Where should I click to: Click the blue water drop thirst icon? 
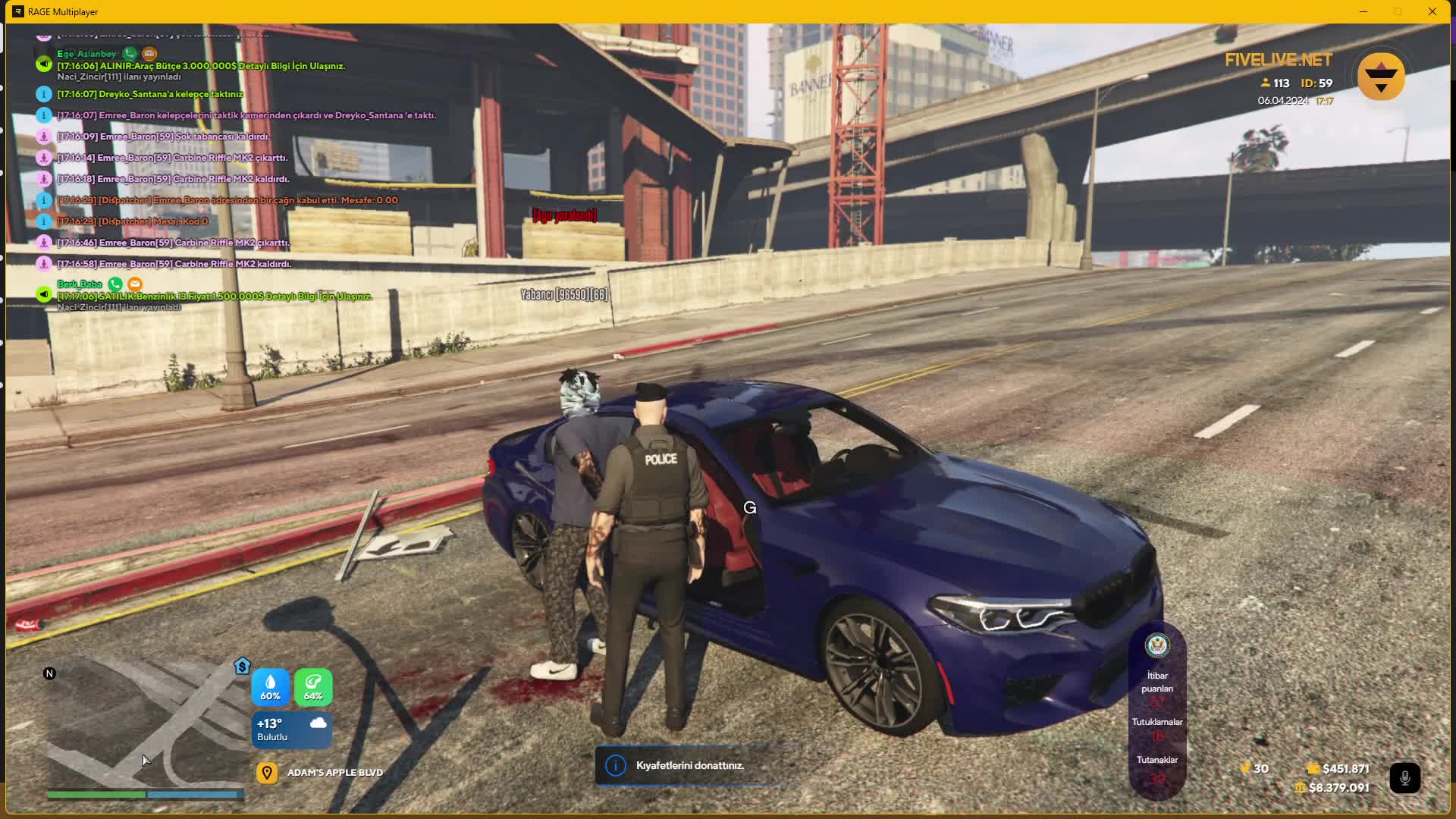[270, 686]
